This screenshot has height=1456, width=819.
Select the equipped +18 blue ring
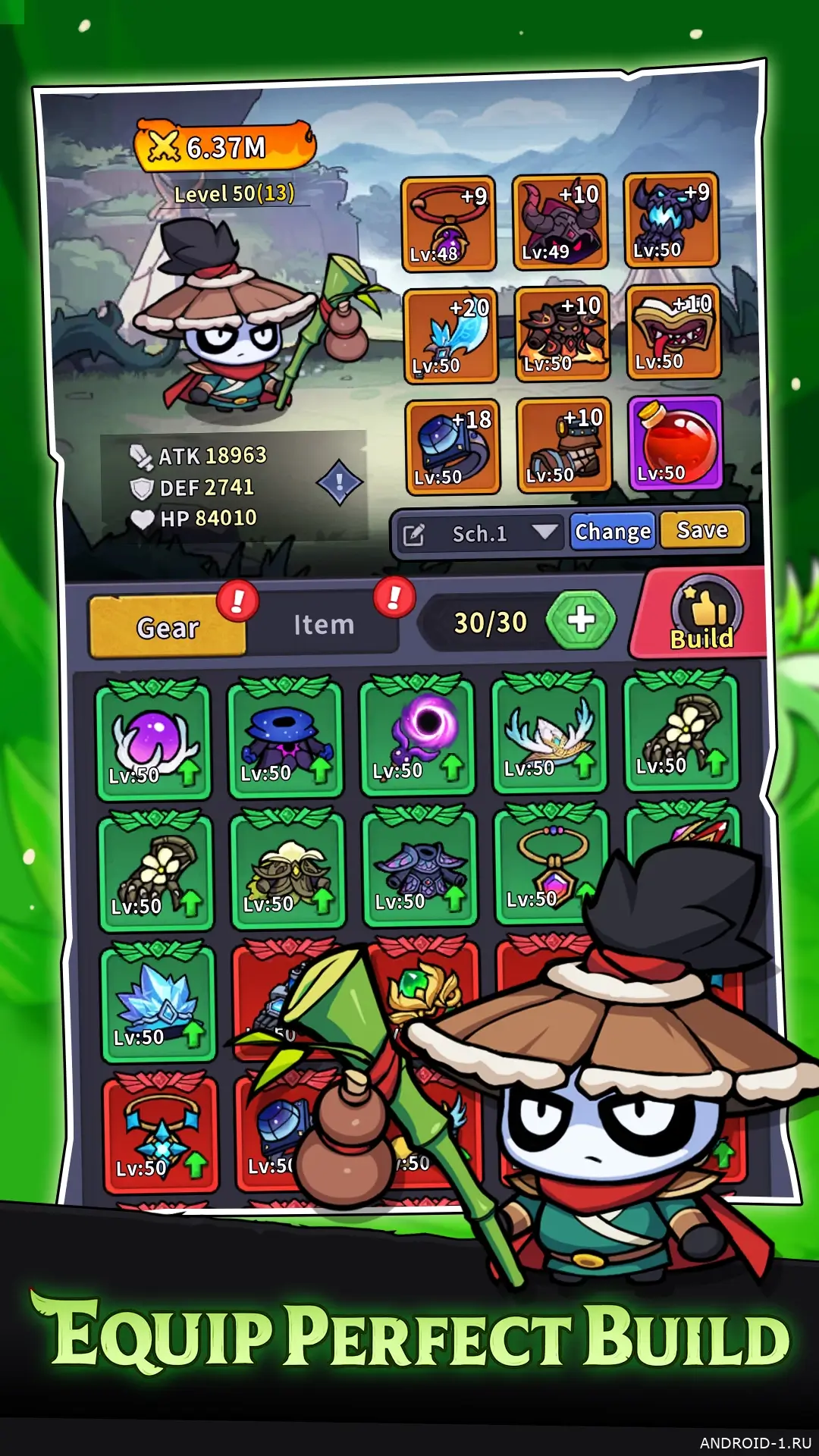[x=453, y=447]
